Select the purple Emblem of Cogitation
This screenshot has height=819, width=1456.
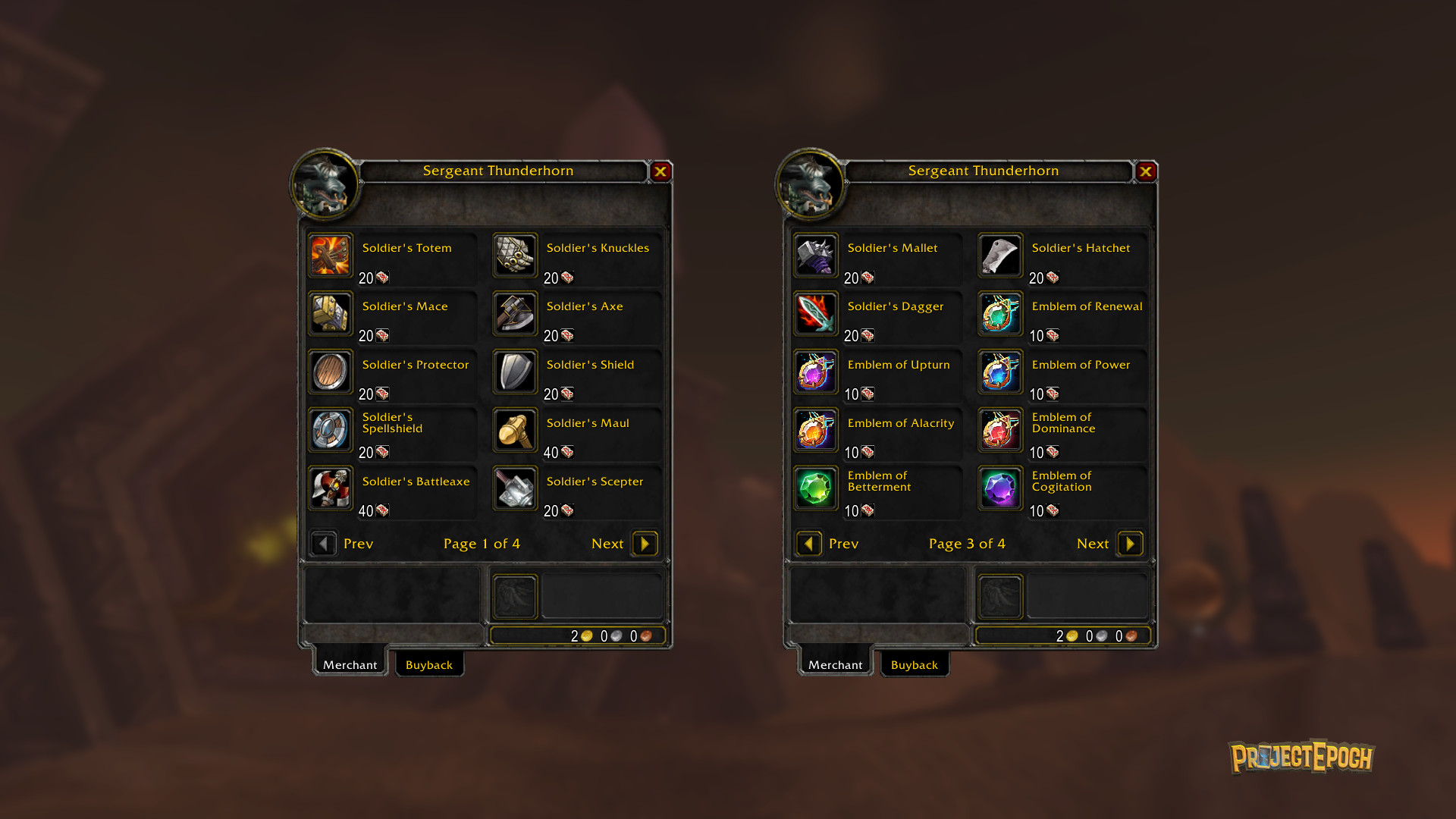(1001, 488)
